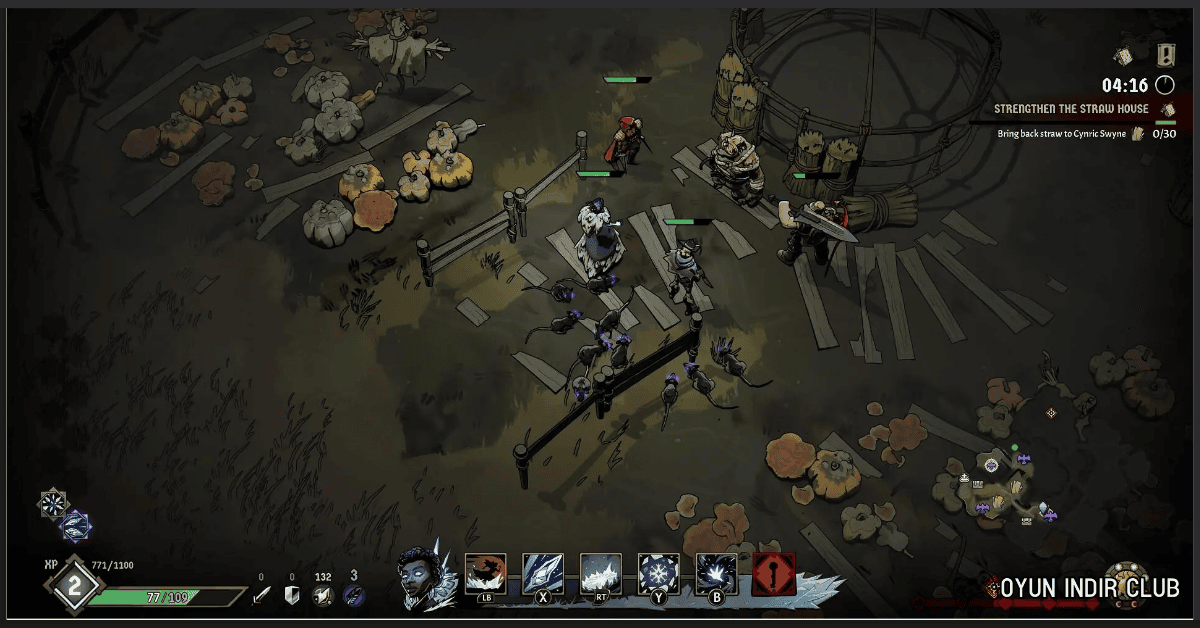
Task: Click the shield armor stat icon
Action: [x=292, y=595]
